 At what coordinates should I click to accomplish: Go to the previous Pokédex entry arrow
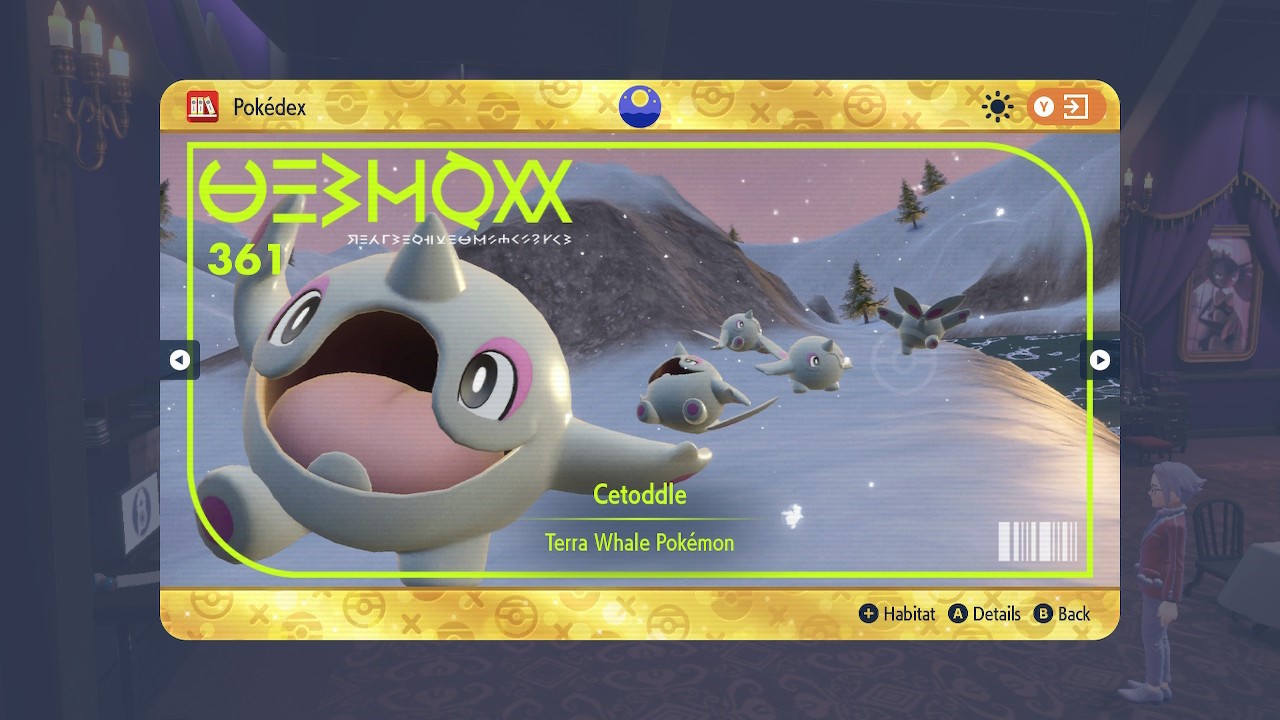coord(180,360)
